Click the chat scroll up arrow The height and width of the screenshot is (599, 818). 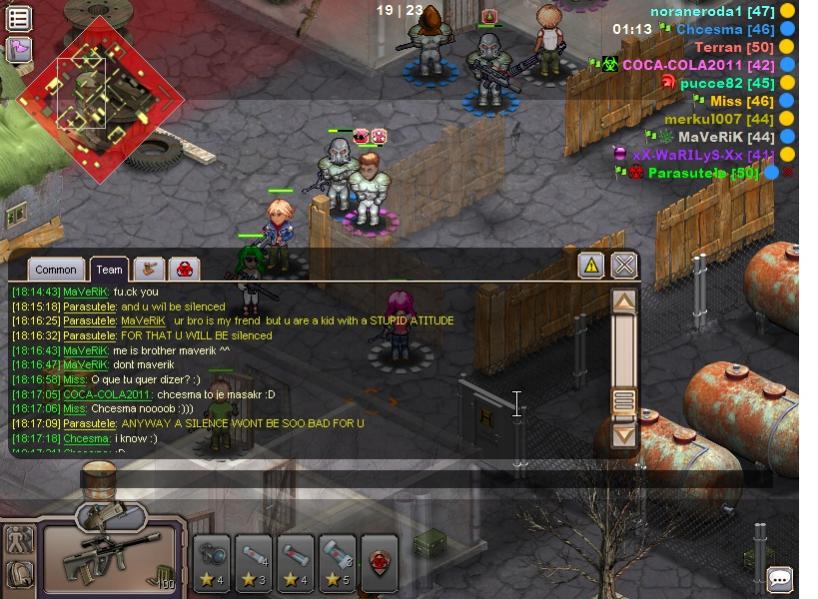click(624, 301)
